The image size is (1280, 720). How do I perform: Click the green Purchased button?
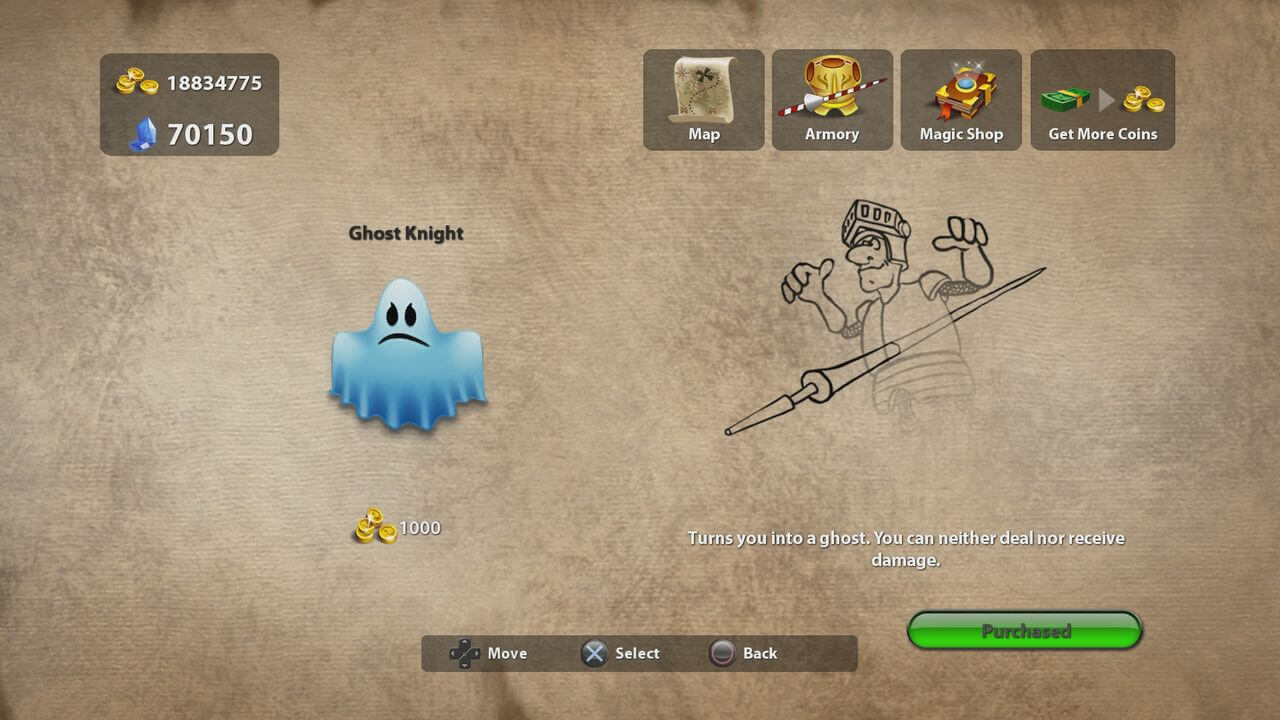pos(1025,631)
